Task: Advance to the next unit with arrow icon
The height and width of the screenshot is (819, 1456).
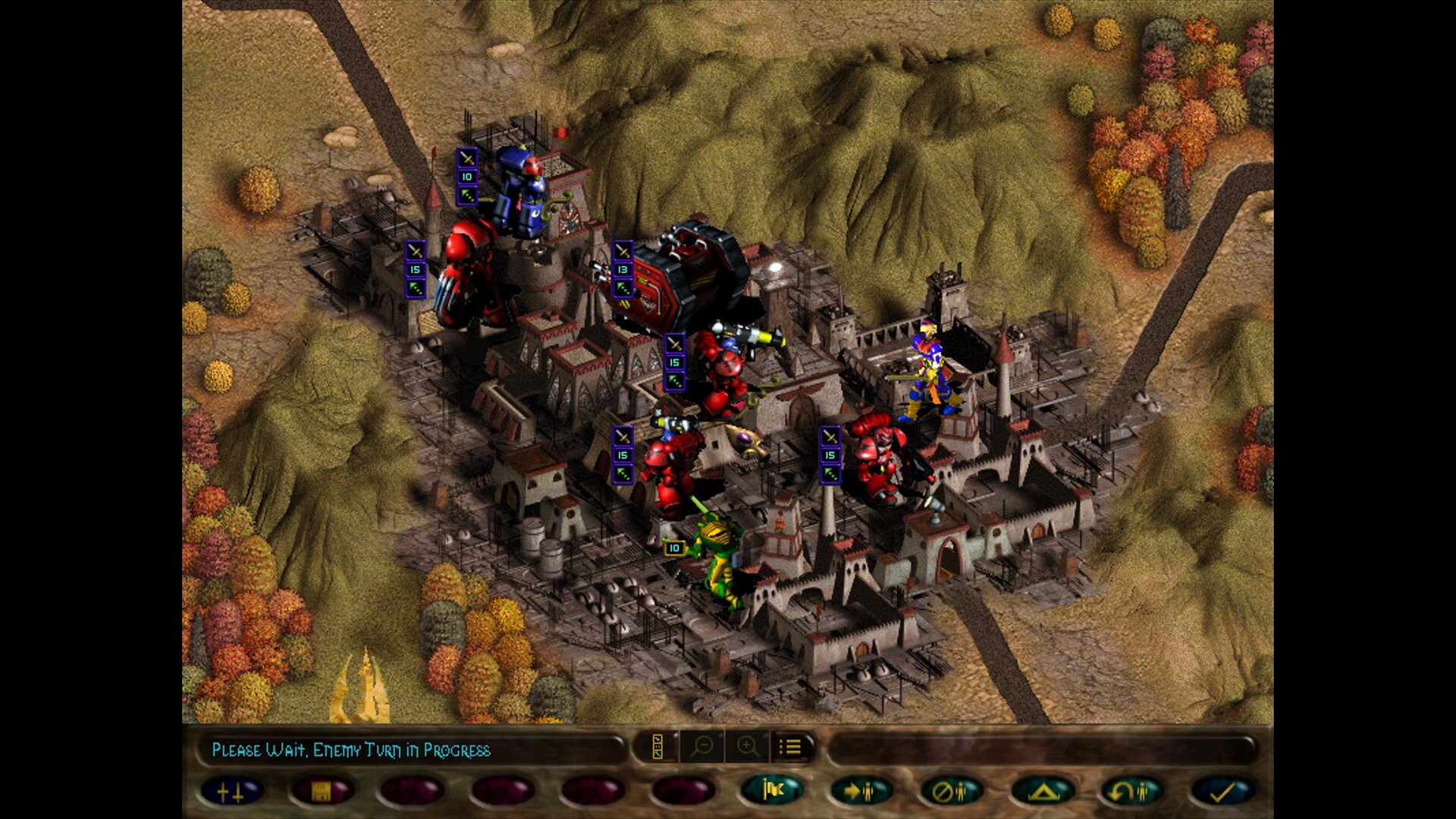Action: click(865, 791)
